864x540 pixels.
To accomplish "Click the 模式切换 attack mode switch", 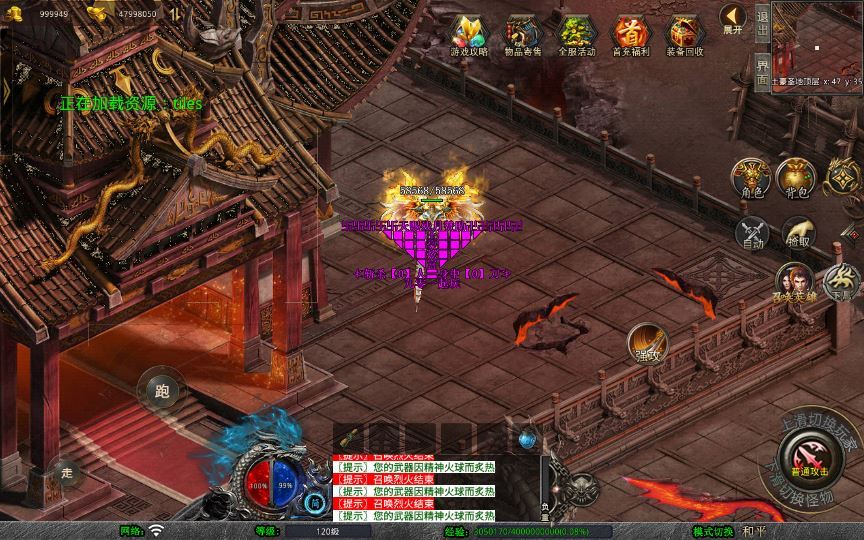I will (715, 530).
